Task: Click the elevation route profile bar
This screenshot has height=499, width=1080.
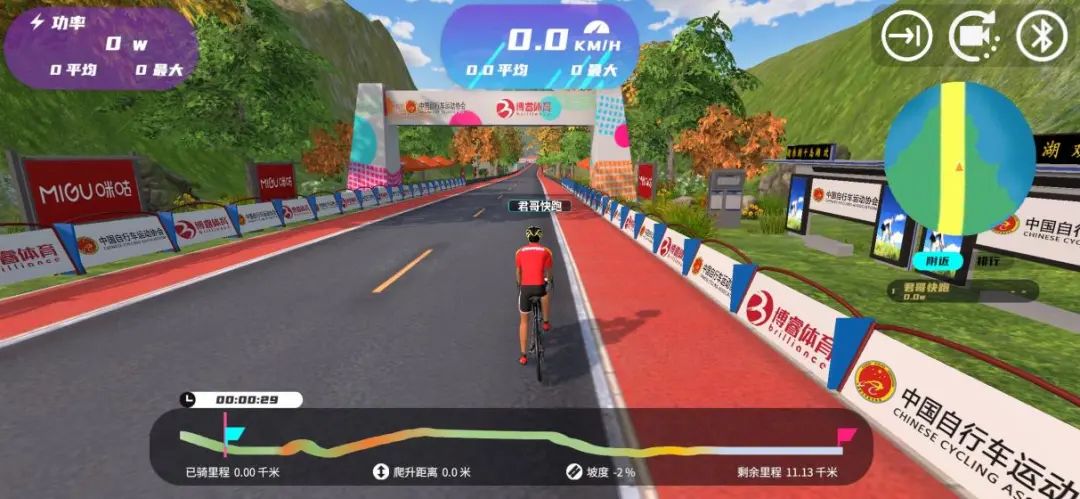Action: (510, 441)
